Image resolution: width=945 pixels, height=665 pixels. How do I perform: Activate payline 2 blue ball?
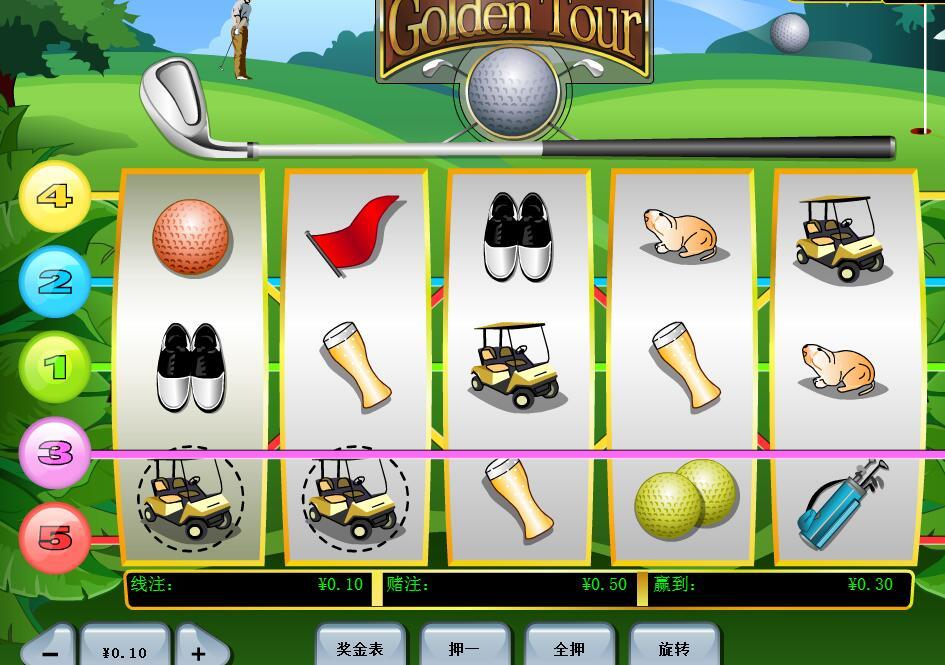pyautogui.click(x=55, y=282)
